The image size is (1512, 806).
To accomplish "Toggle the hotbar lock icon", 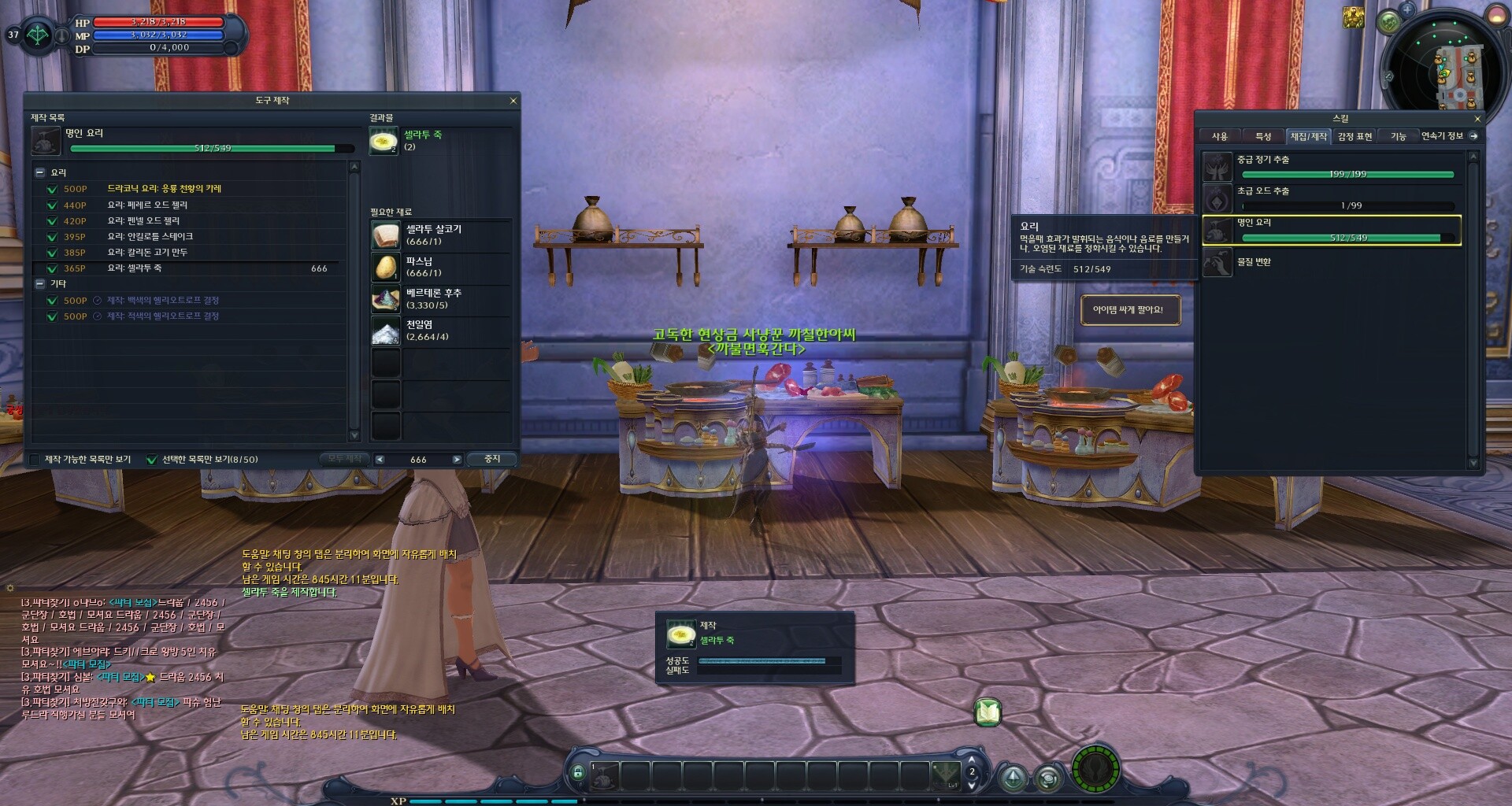I will [x=577, y=772].
